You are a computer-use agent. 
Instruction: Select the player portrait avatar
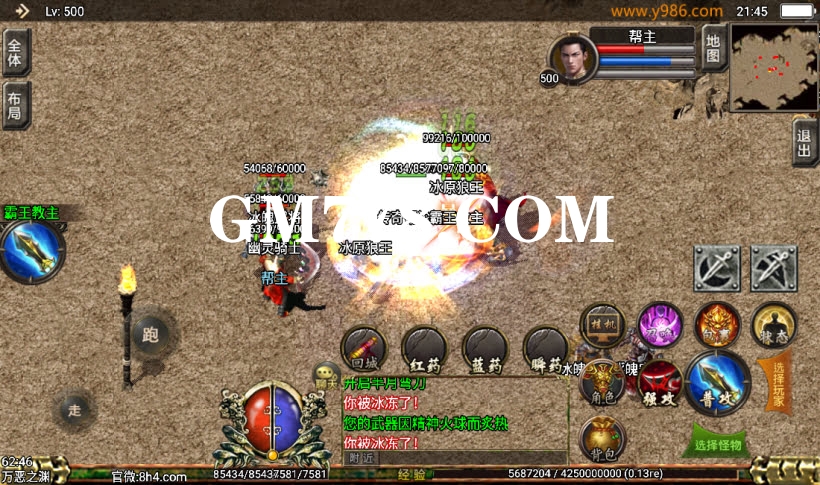(x=574, y=57)
